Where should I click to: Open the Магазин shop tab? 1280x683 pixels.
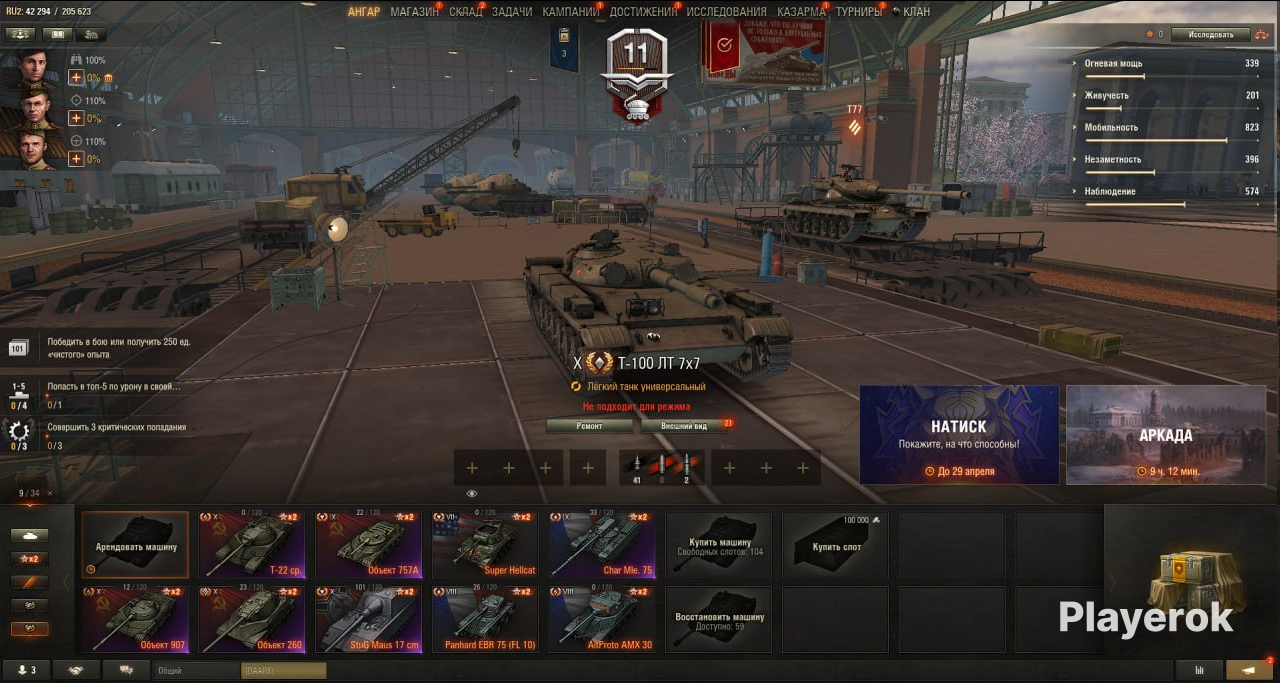tap(414, 12)
